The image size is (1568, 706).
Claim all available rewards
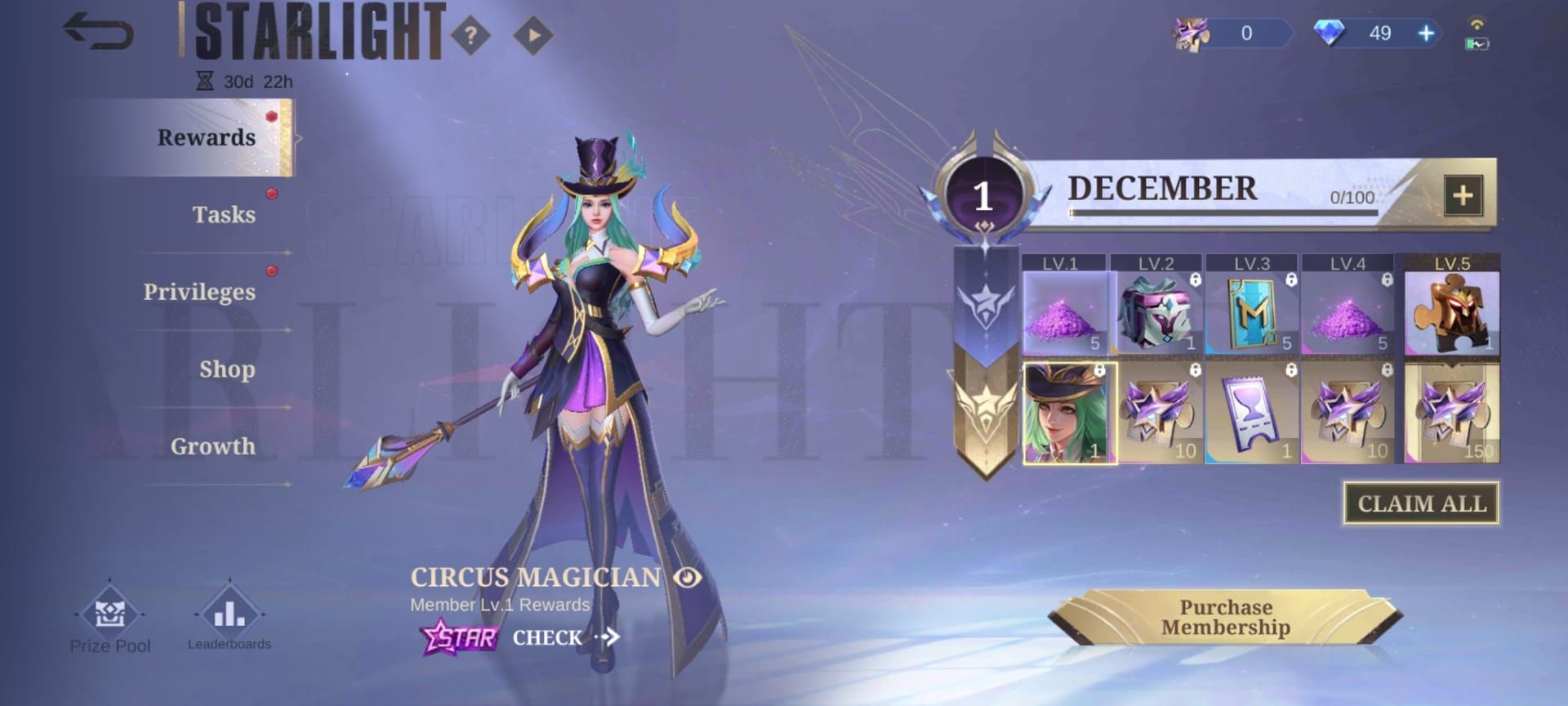coord(1421,503)
